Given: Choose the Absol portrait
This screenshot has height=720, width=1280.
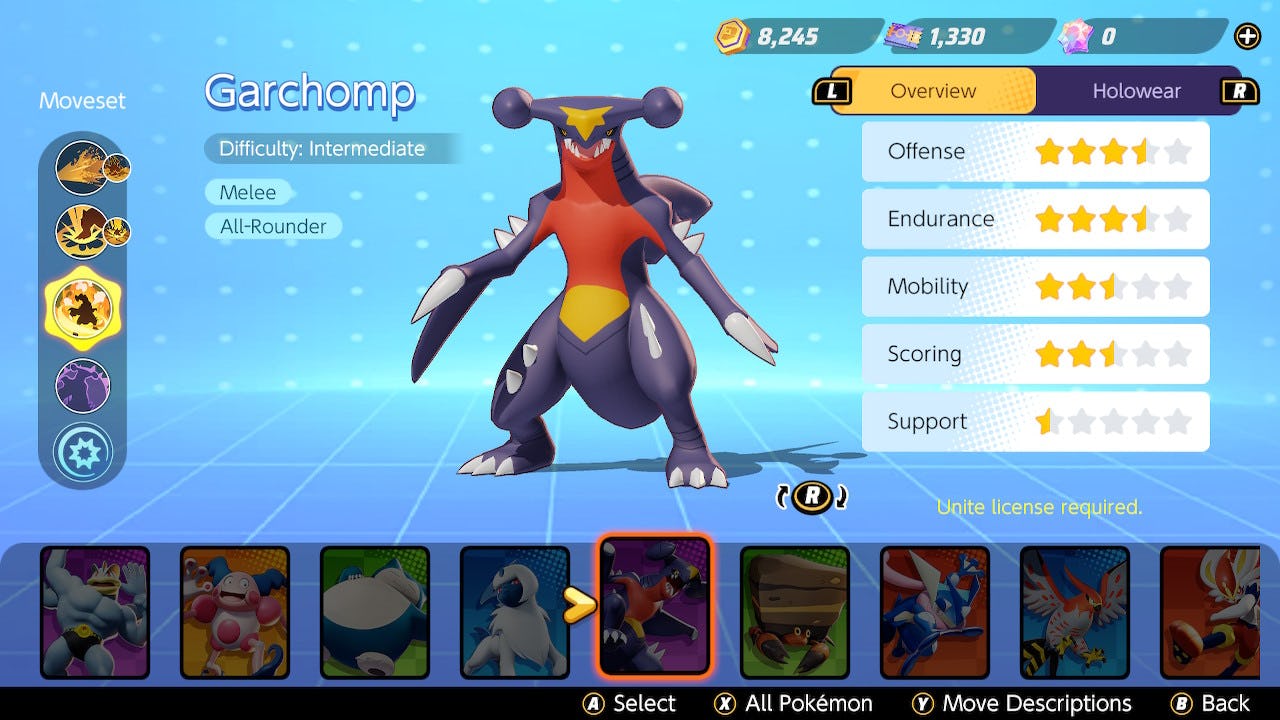Looking at the screenshot, I should 515,612.
